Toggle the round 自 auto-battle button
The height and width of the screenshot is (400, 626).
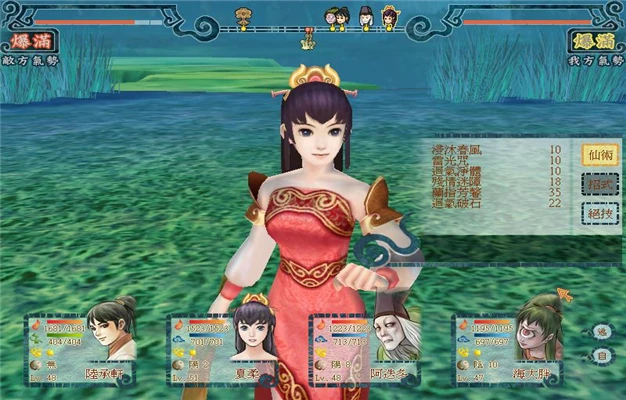click(x=602, y=355)
